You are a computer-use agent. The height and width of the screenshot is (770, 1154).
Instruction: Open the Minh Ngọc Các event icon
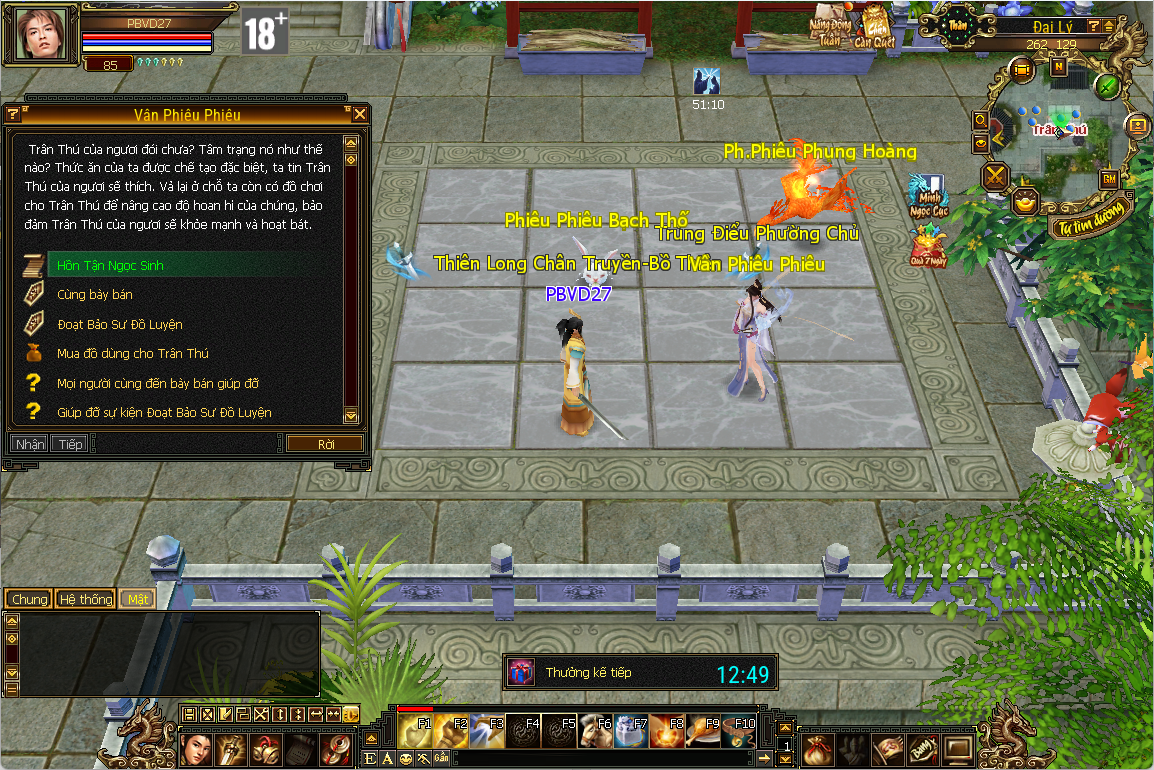(926, 195)
